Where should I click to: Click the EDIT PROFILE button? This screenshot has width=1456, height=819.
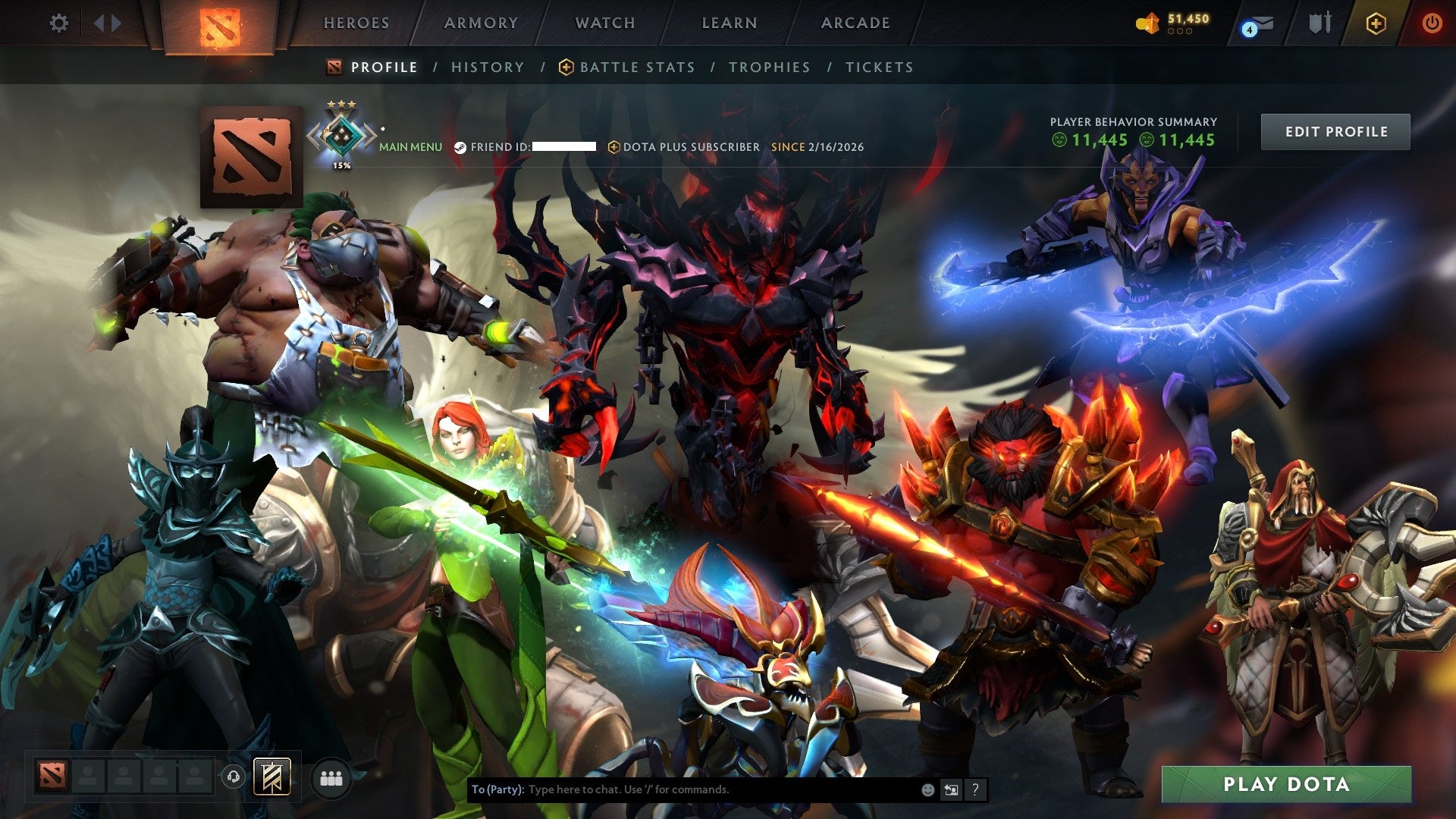(x=1335, y=130)
